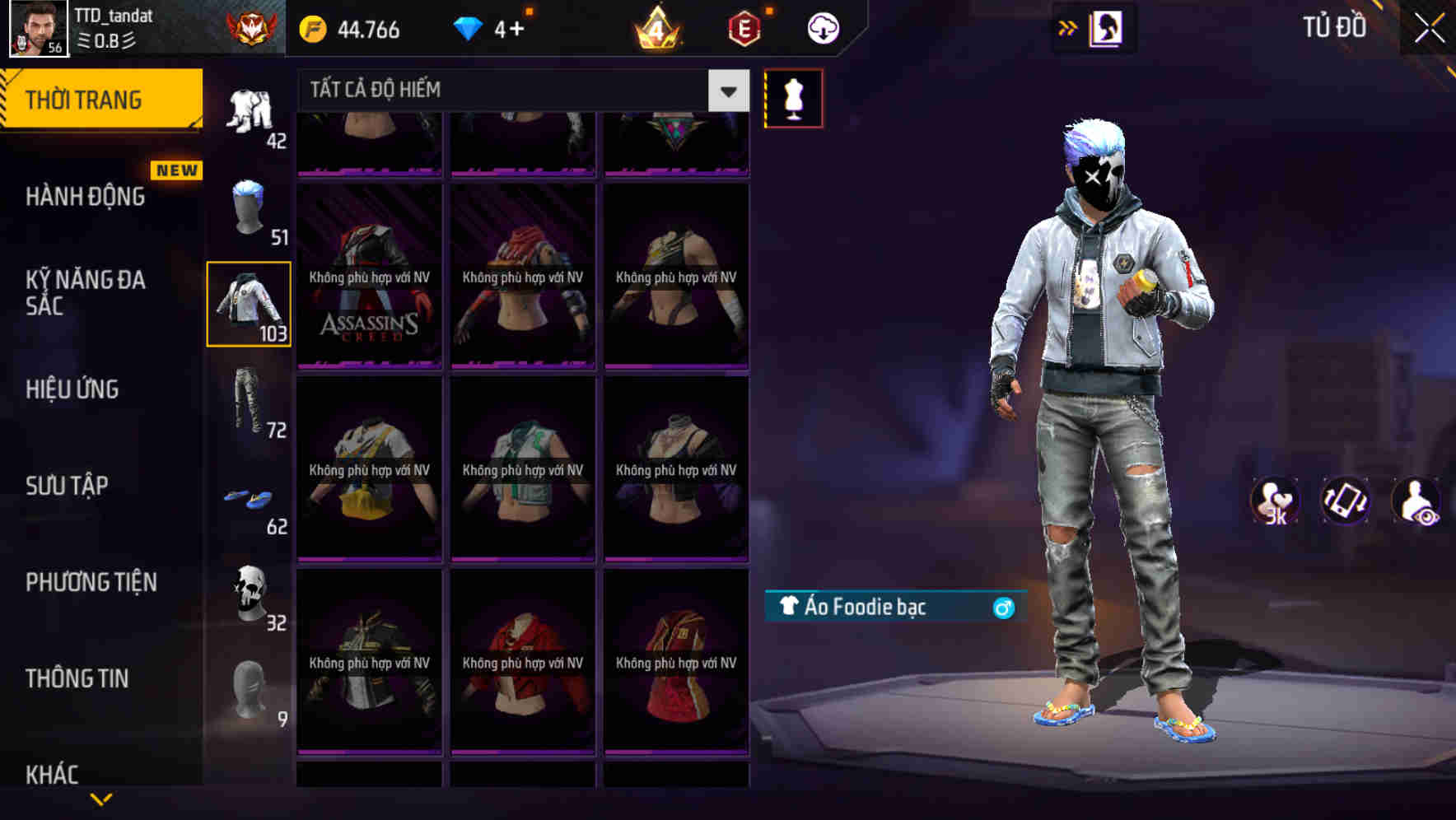Click the 3k likes character icon
1456x820 pixels.
pos(1275,501)
